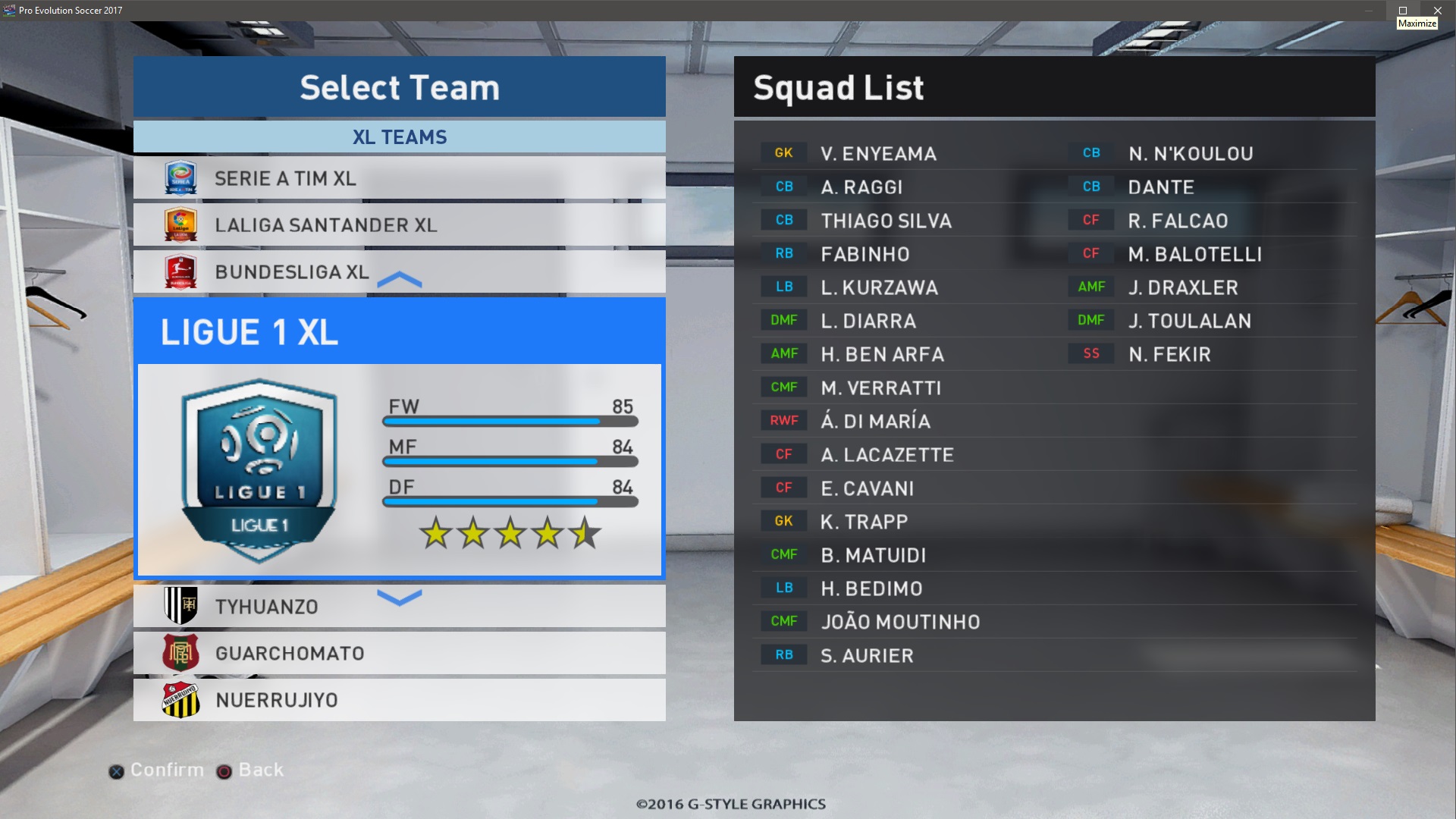1456x819 pixels.
Task: Select J. DRAXLER in the squad list
Action: [x=1182, y=287]
